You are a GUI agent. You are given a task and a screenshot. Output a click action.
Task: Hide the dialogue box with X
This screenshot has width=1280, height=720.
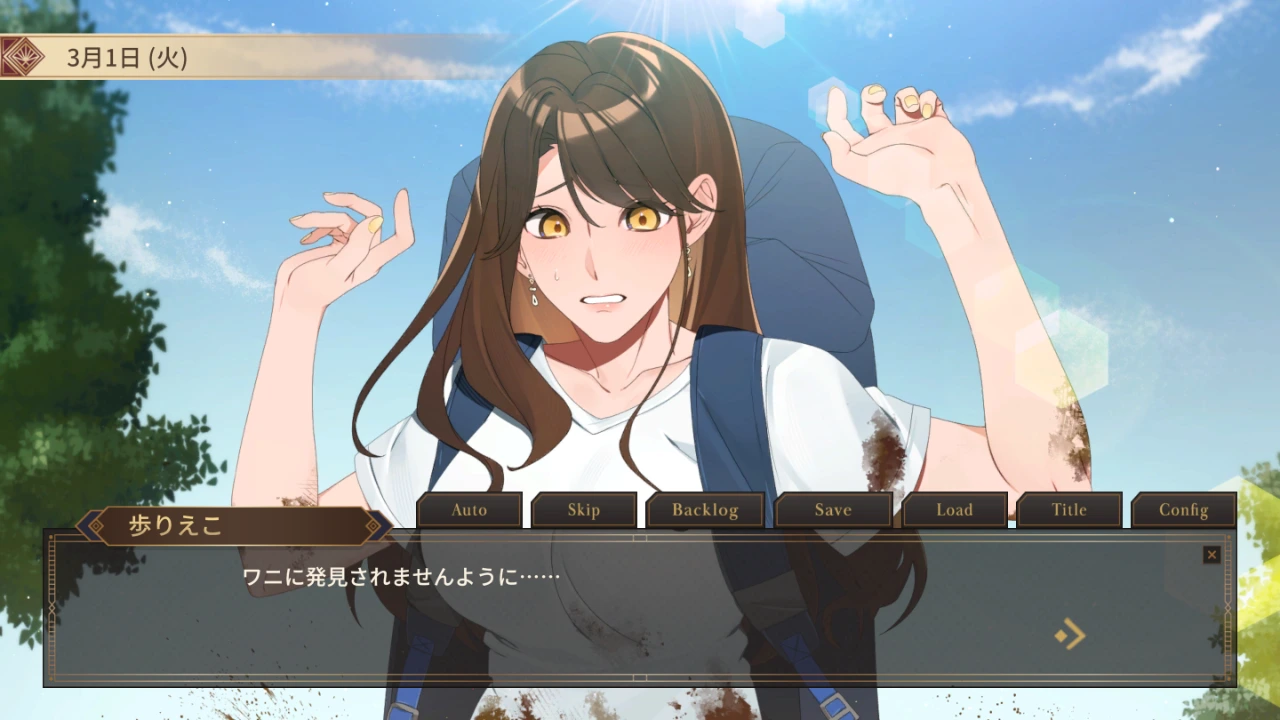[1212, 554]
